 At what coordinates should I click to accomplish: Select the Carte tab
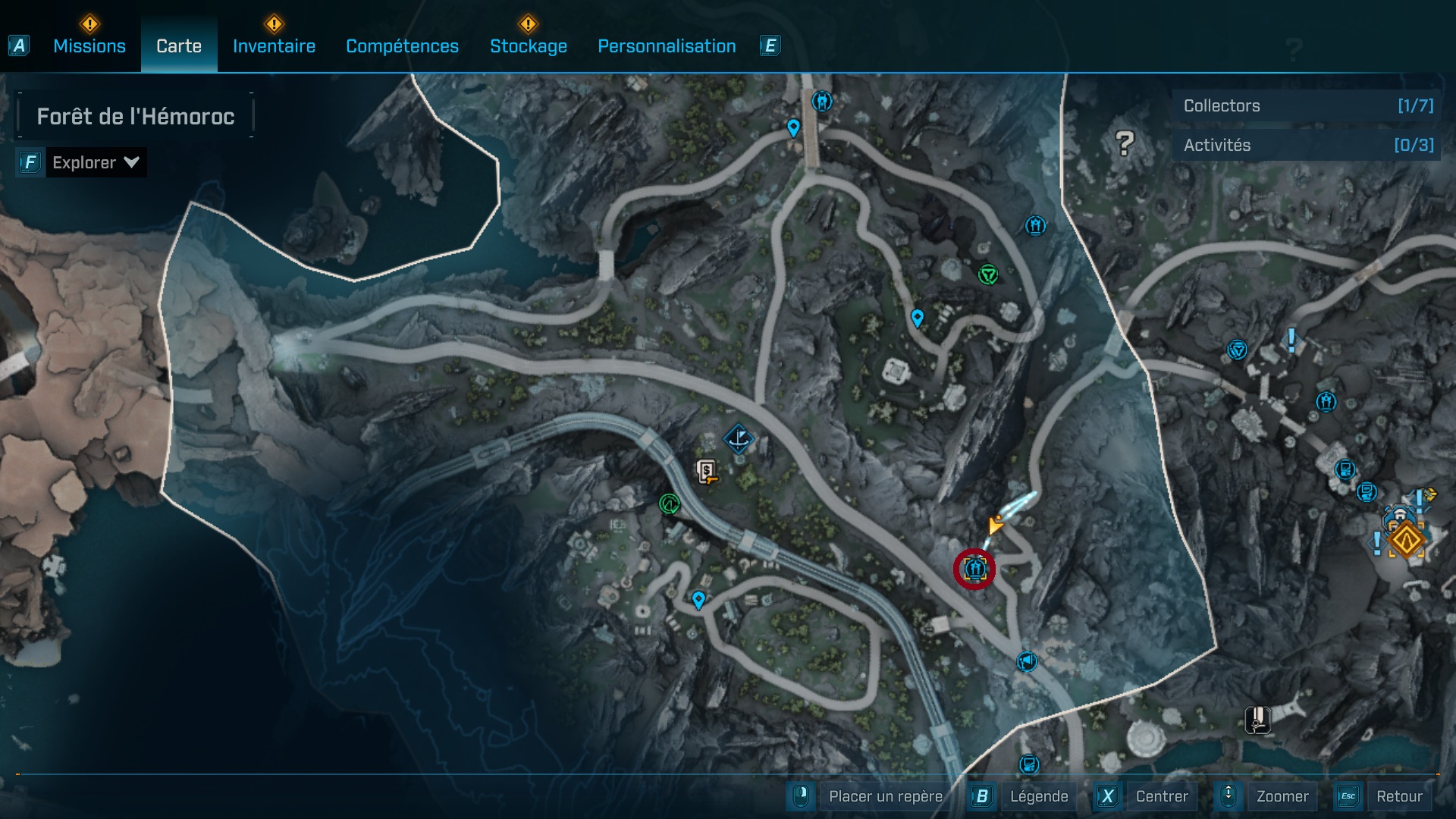pos(179,46)
